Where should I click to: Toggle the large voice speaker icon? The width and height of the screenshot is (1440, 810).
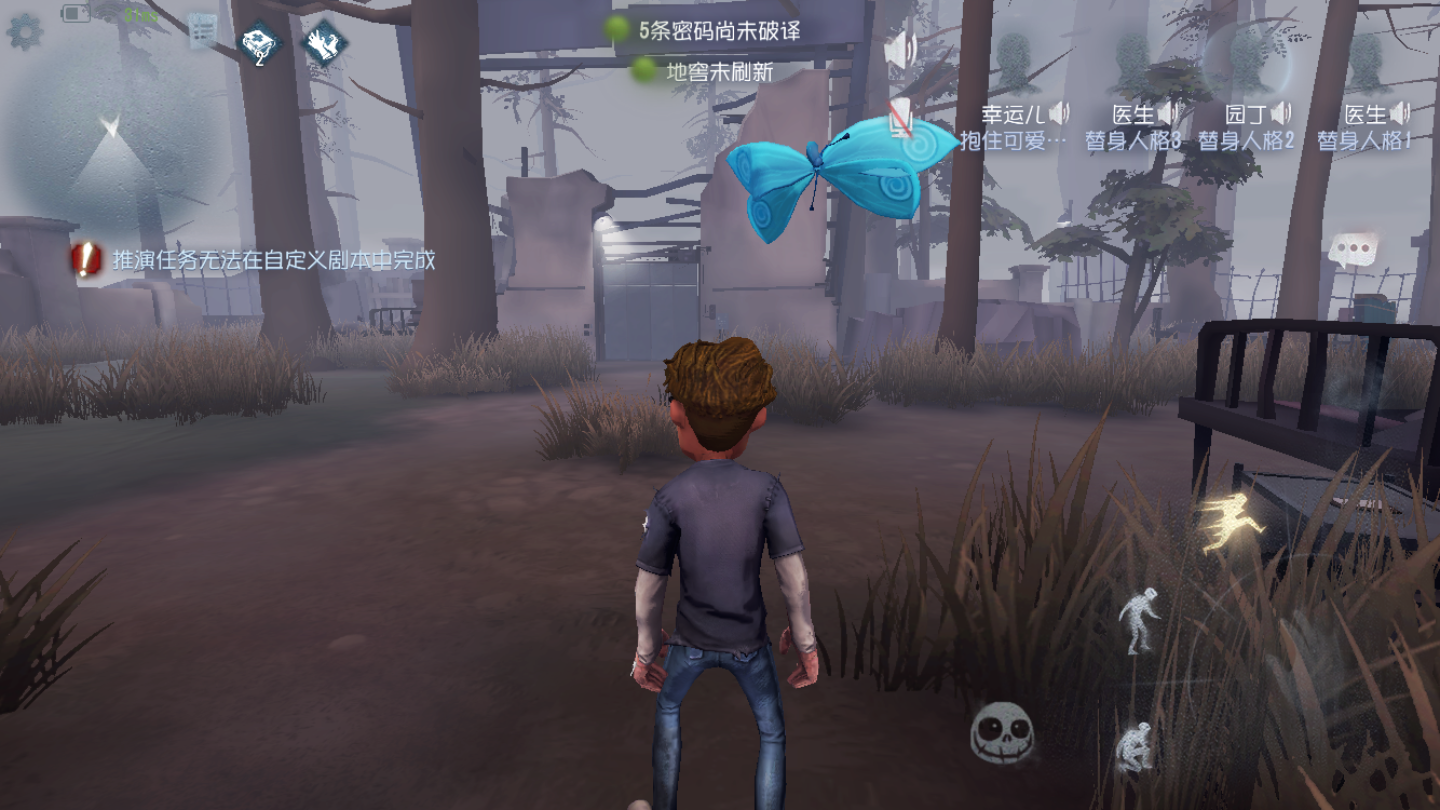coord(901,50)
